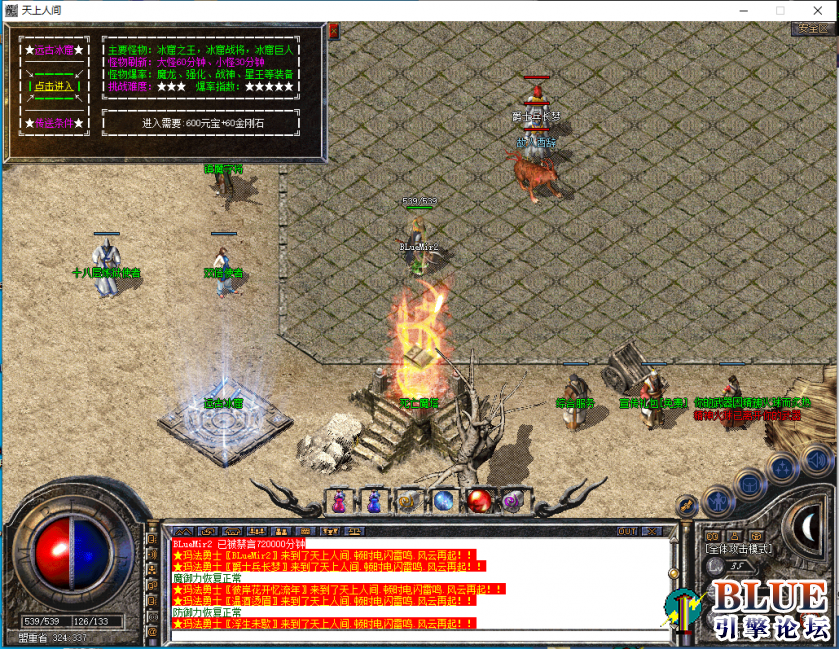Close the 远古冰窟 info panel

(x=333, y=31)
